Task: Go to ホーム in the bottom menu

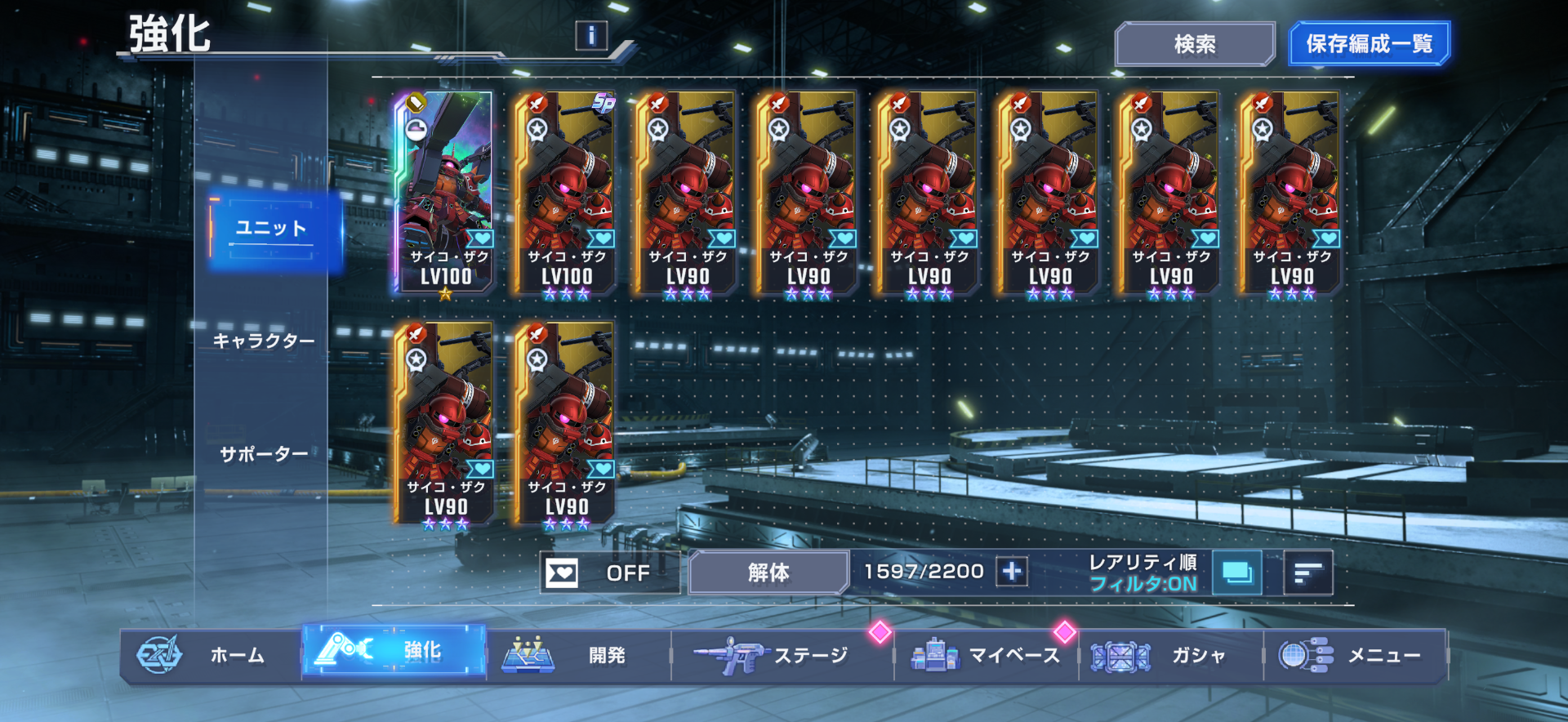Action: pos(211,655)
